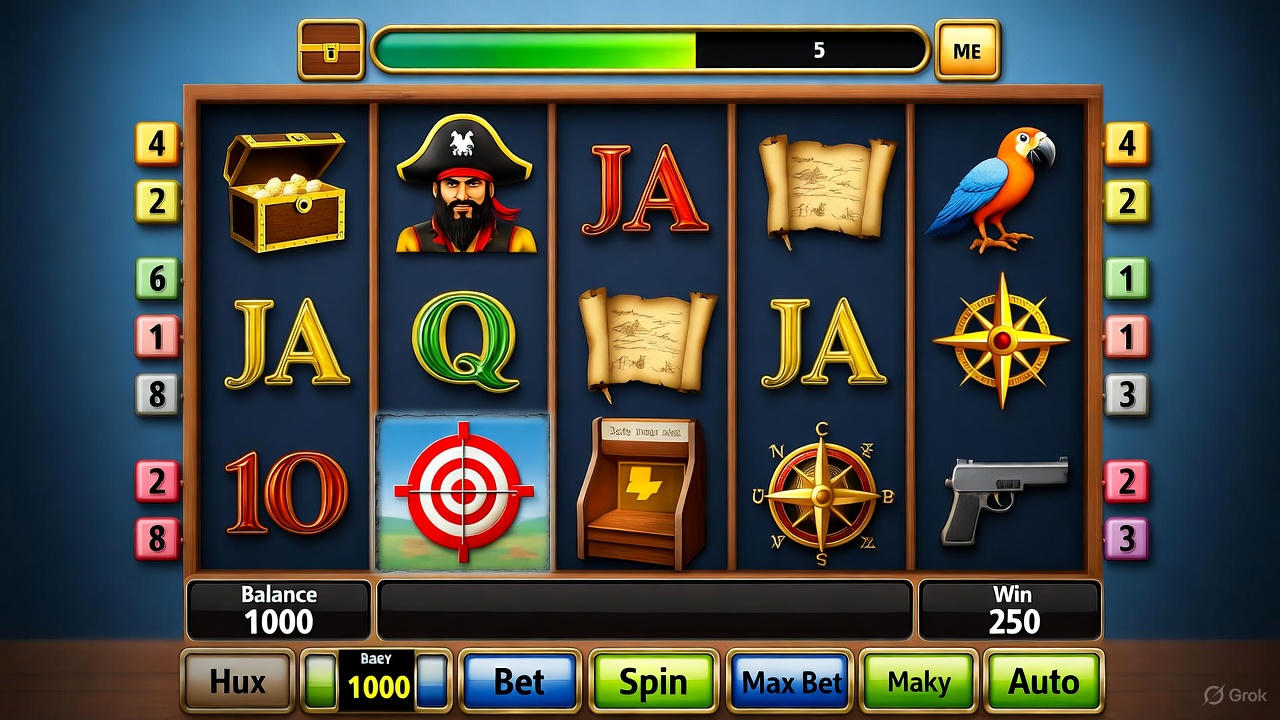
Task: Choose the purple payline 3 marker
Action: [x=1127, y=539]
